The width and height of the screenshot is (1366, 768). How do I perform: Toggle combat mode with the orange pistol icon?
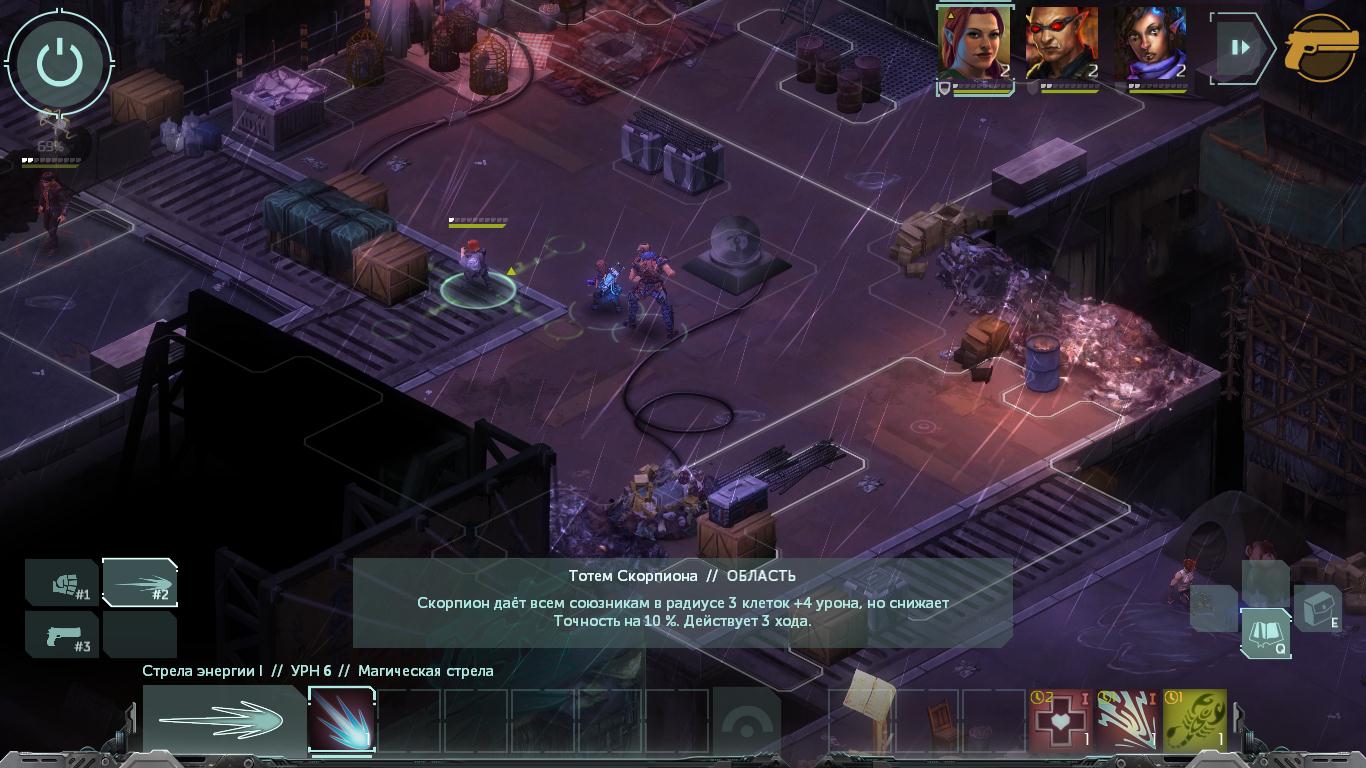(x=1322, y=48)
